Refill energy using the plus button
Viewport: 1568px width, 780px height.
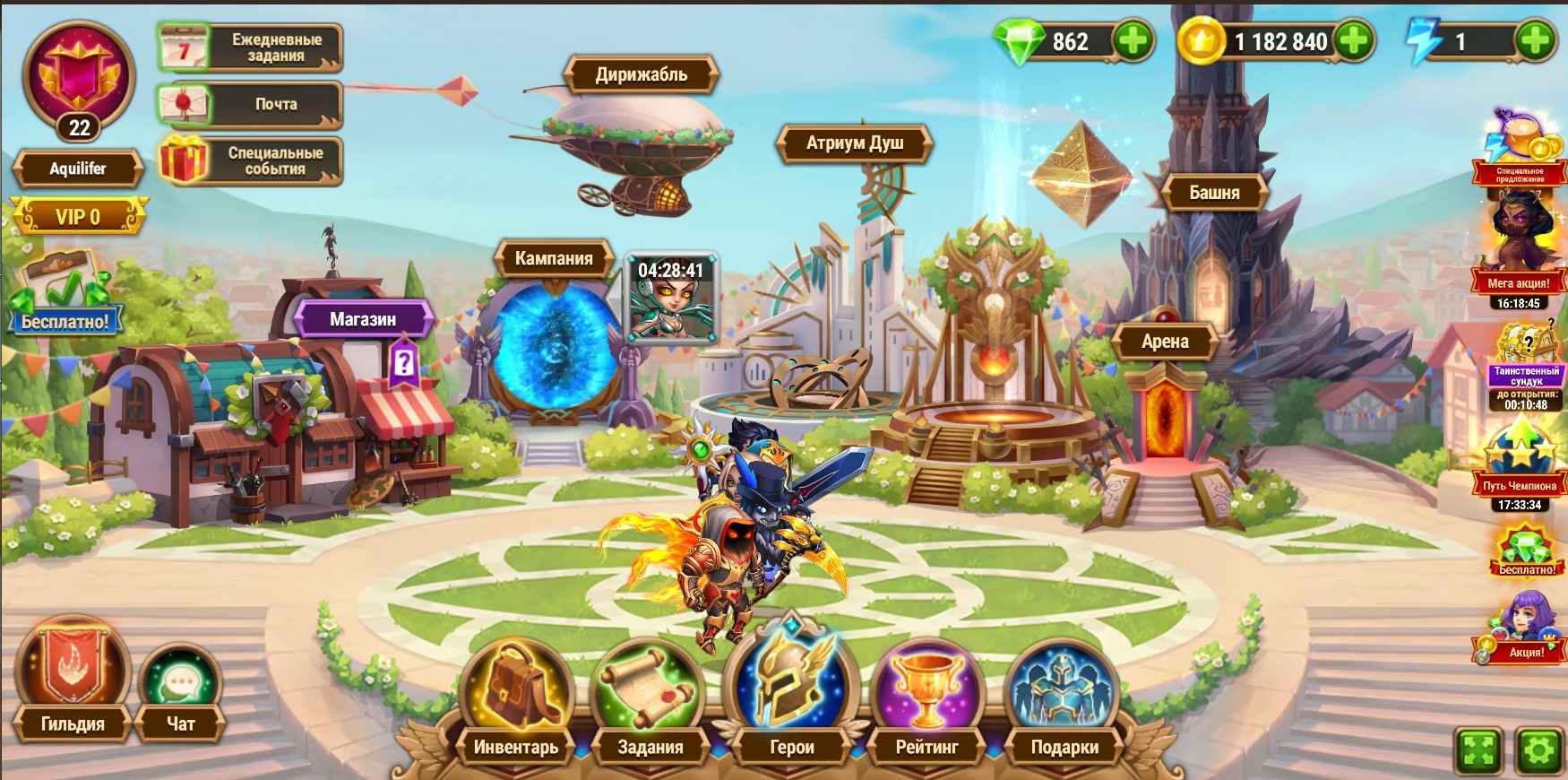click(x=1535, y=41)
